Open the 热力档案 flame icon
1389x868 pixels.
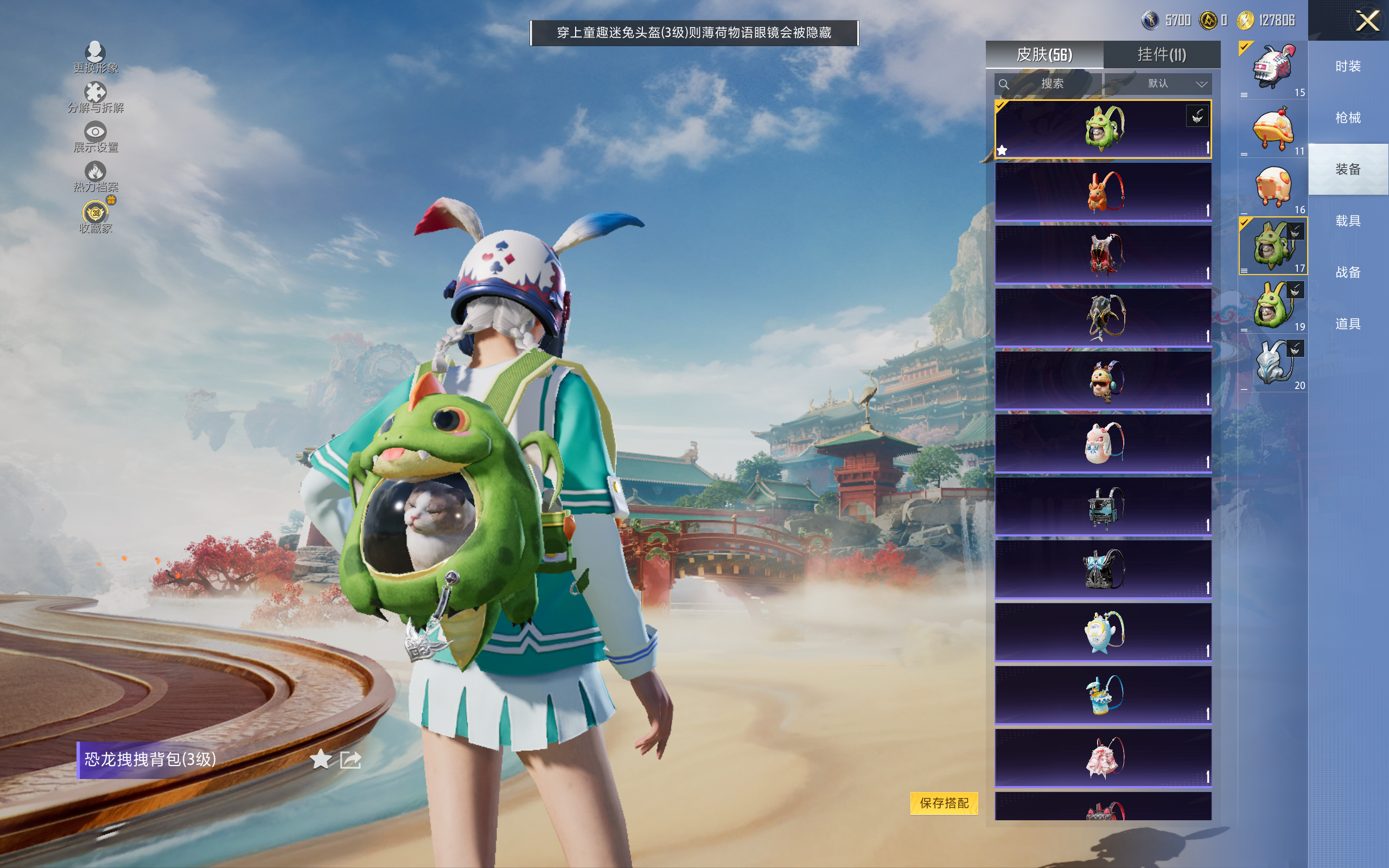pos(95,176)
